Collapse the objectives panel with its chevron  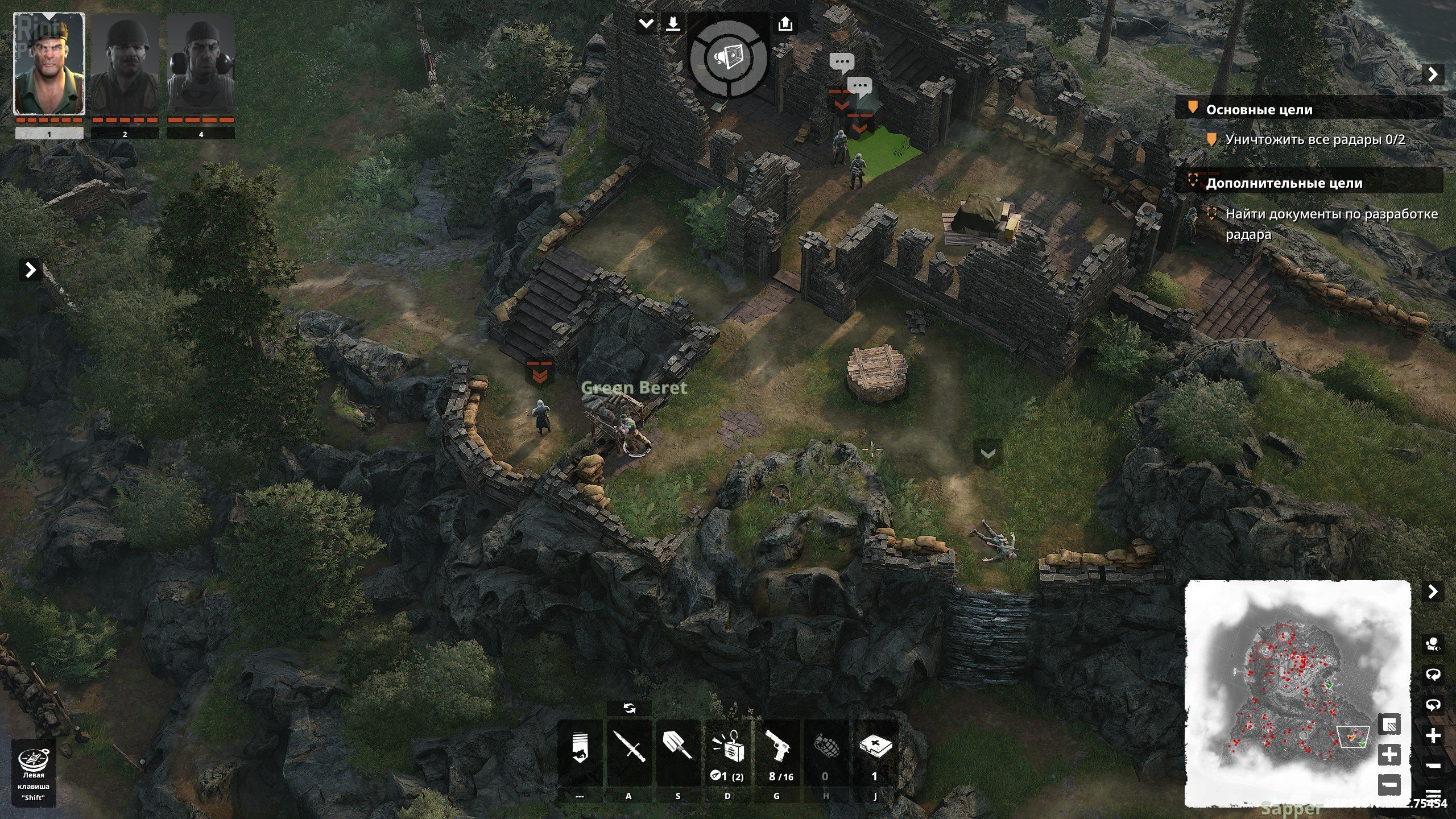pos(1433,75)
